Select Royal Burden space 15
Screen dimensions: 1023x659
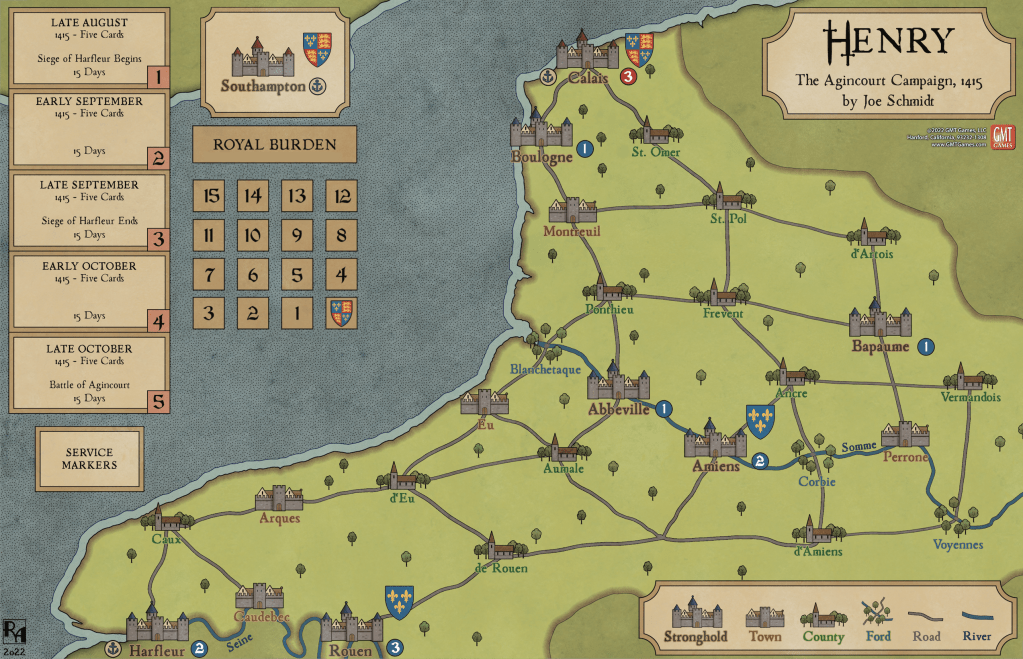pyautogui.click(x=211, y=197)
